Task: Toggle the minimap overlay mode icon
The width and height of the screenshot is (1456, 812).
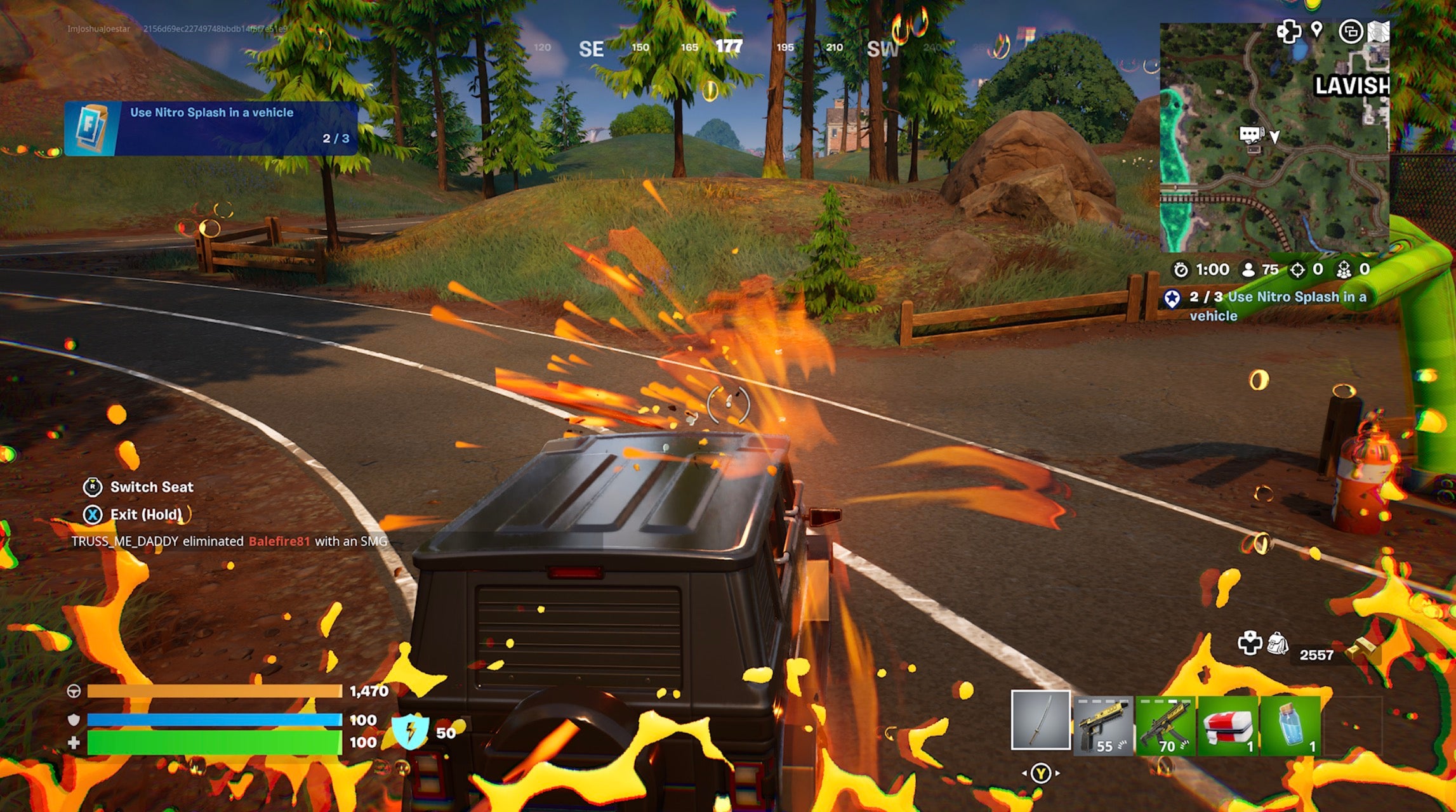Action: pos(1351,31)
